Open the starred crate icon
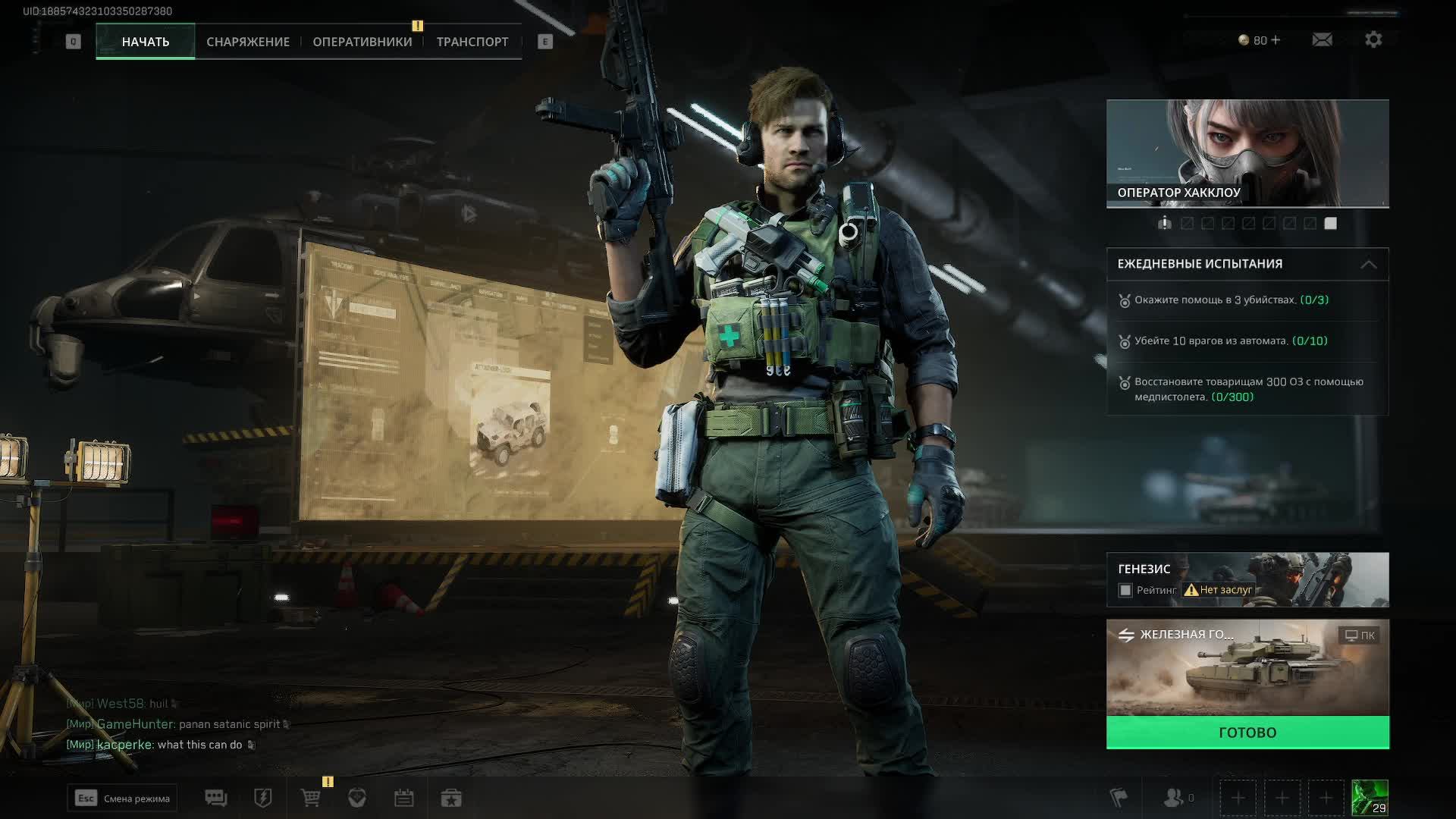 tap(451, 798)
